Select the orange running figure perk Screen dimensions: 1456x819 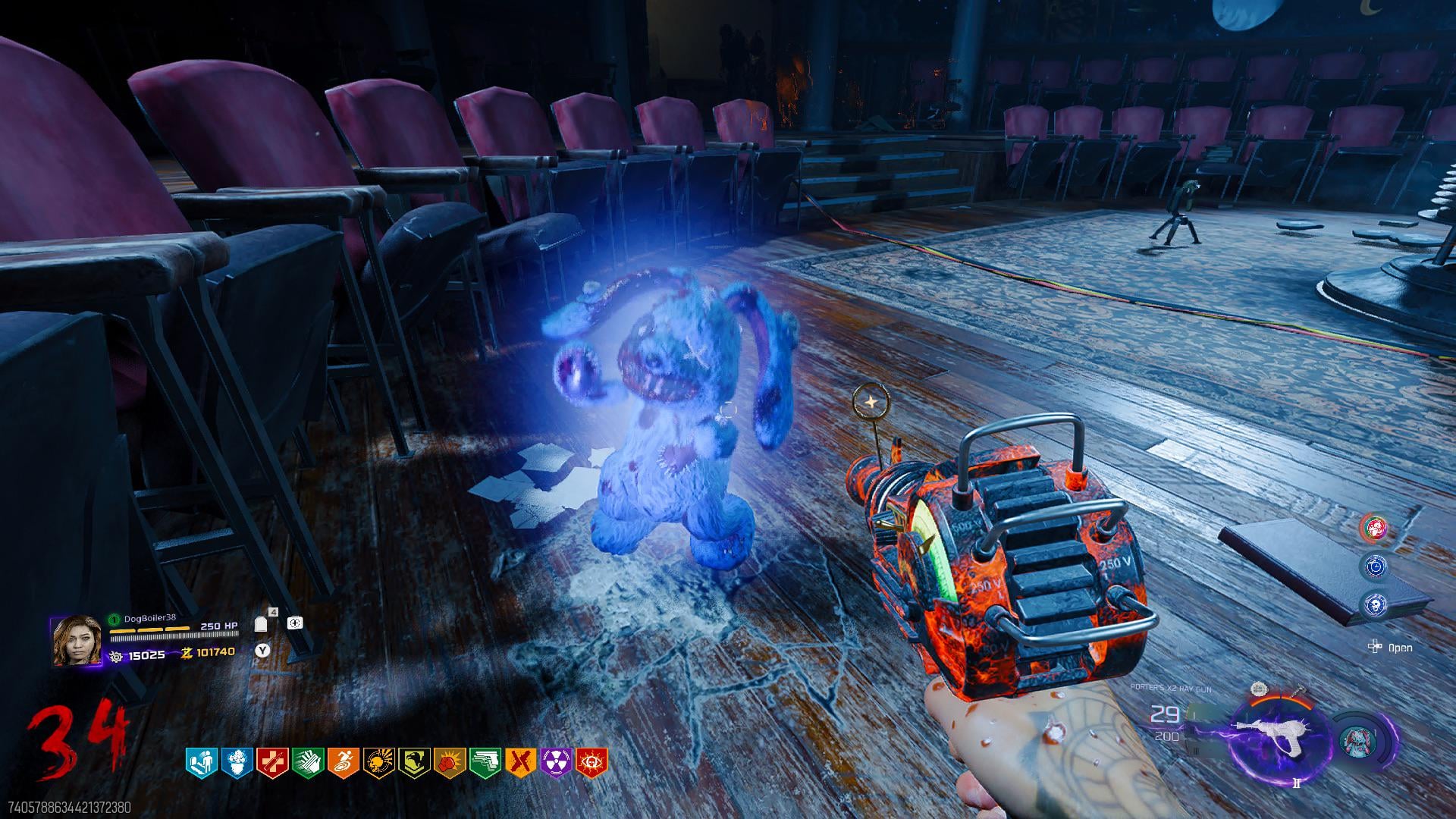point(343,761)
